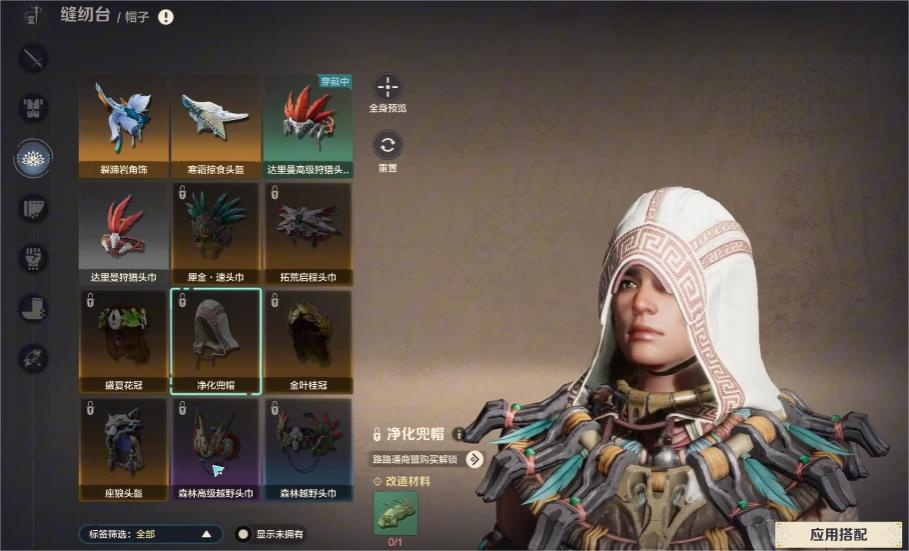Select the 座狼头盔 wolf helmet

point(124,448)
